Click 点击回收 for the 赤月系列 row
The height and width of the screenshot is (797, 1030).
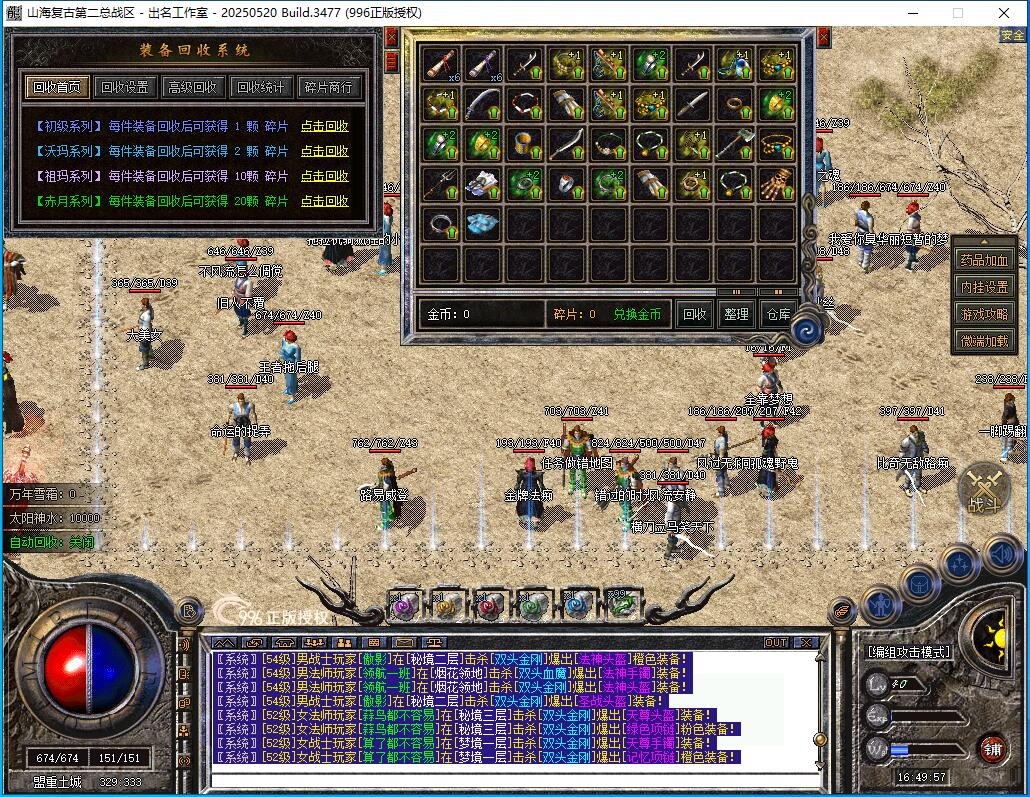(x=325, y=202)
